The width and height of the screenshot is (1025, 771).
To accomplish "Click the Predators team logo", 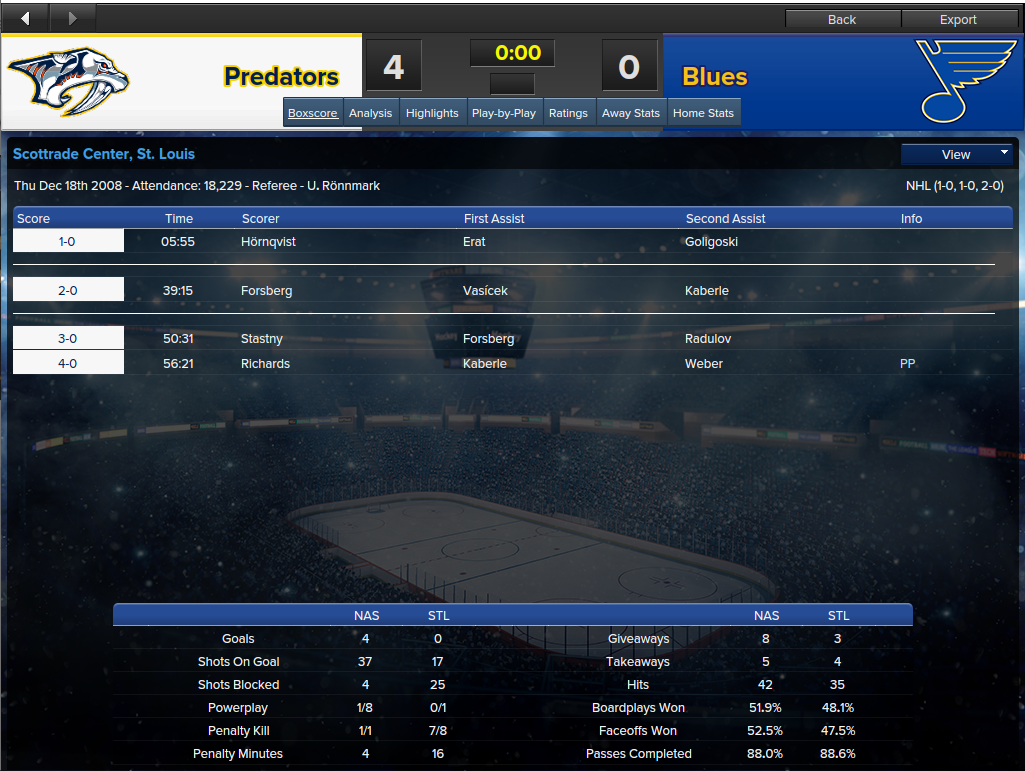I will coord(69,82).
